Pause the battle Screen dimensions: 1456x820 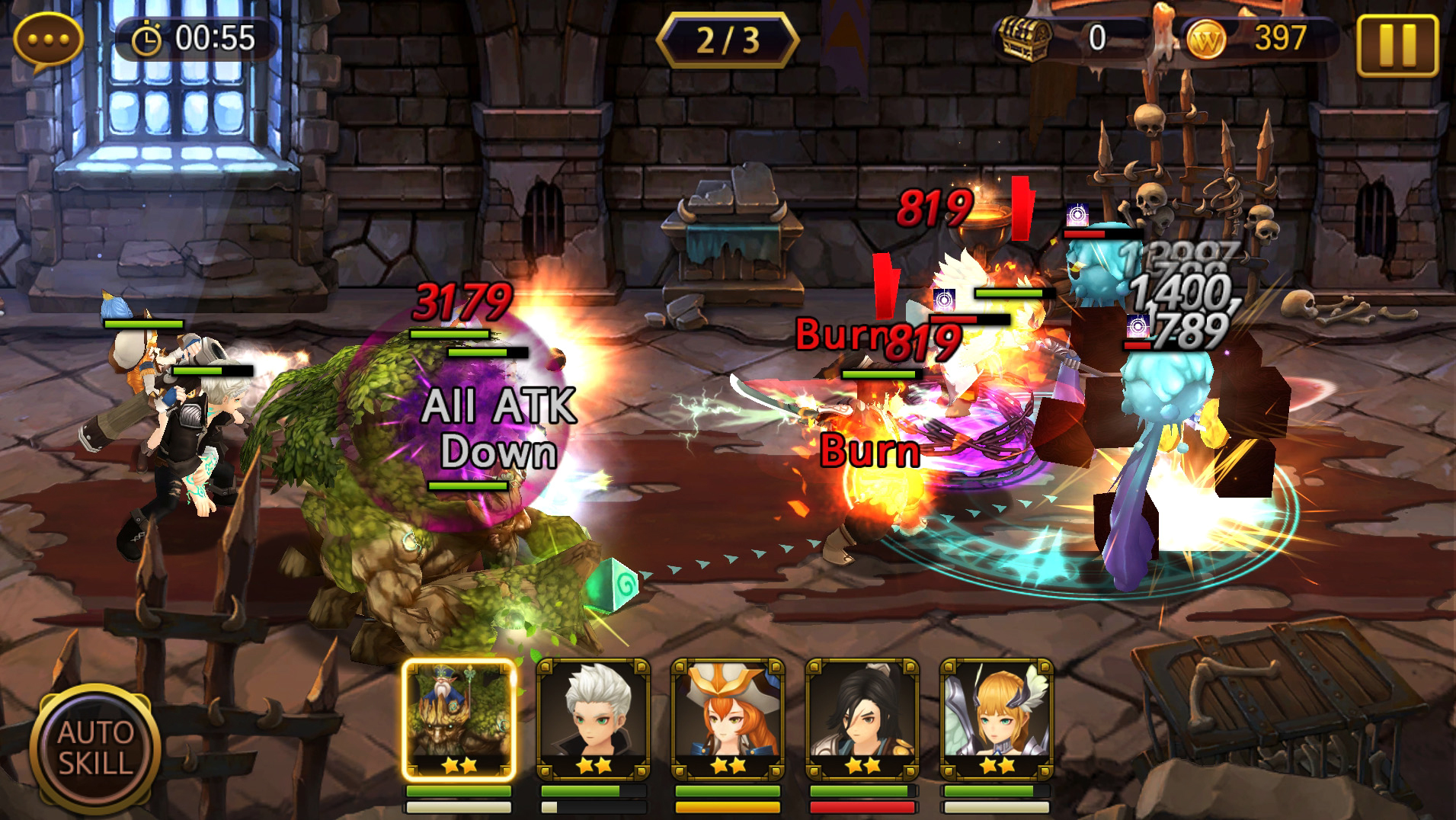click(x=1397, y=45)
